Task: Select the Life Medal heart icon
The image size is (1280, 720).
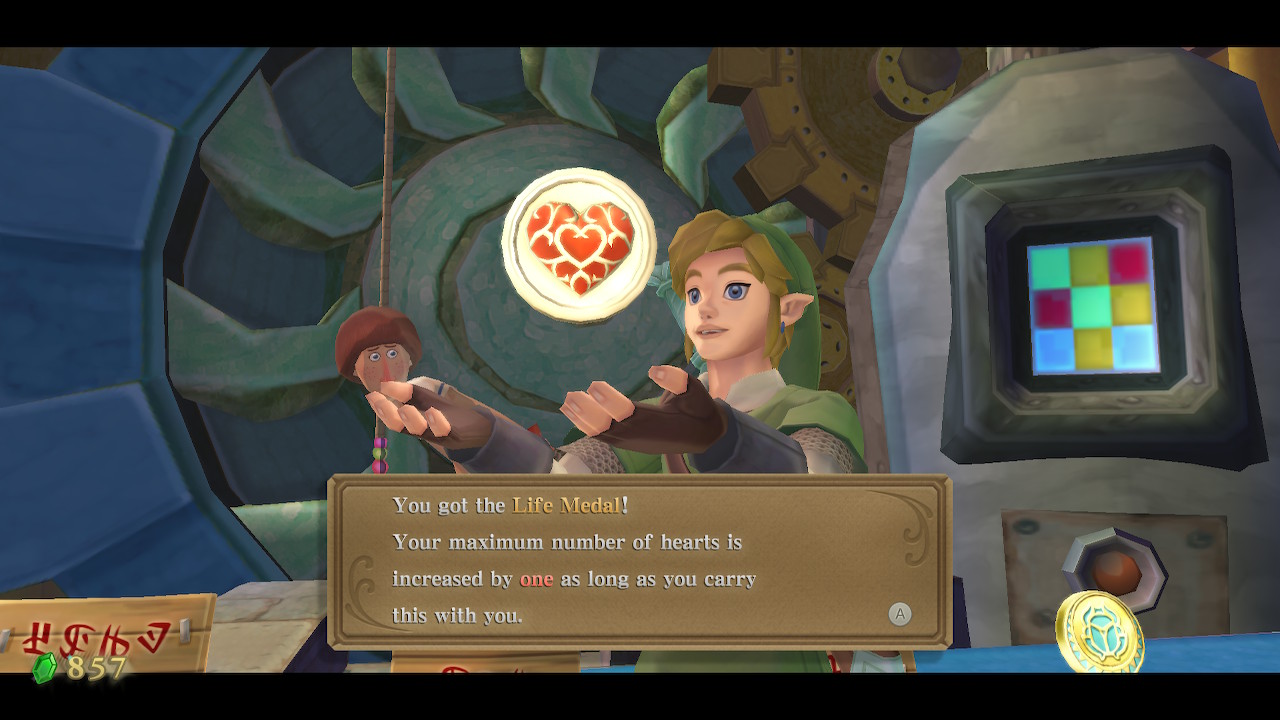Action: point(580,243)
